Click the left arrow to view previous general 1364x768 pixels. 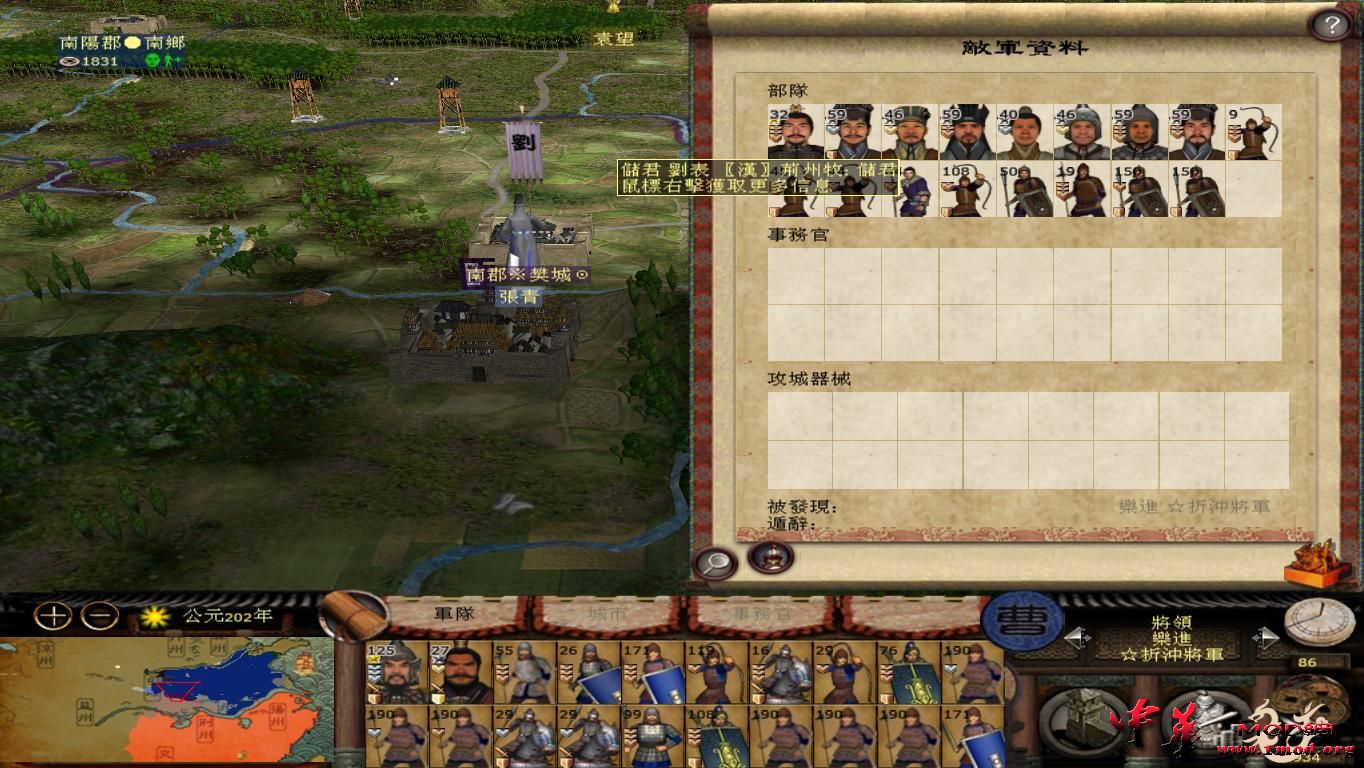click(x=1078, y=637)
